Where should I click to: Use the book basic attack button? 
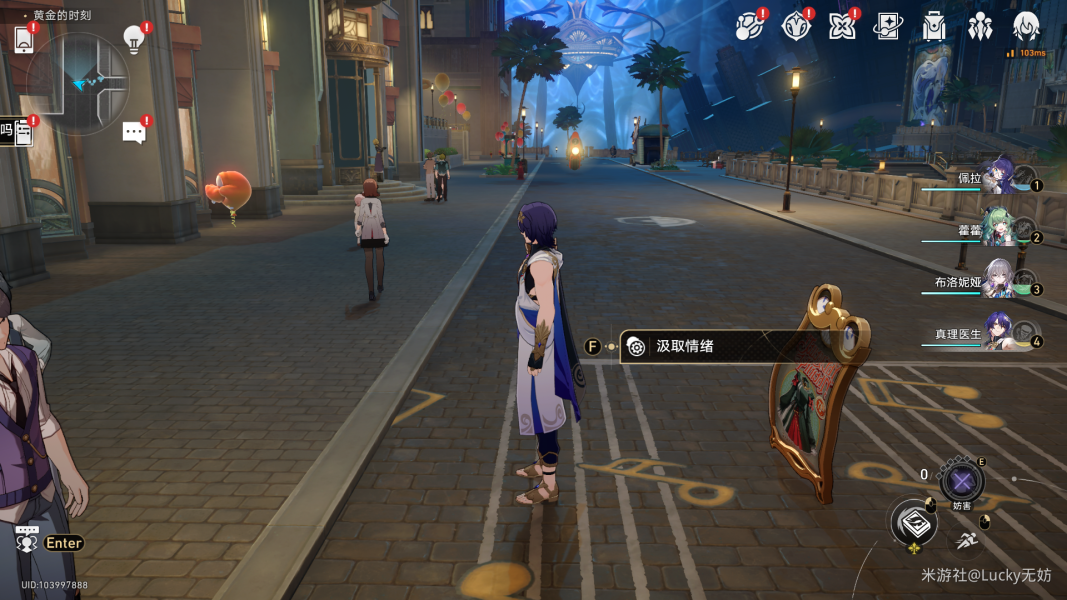click(x=914, y=522)
